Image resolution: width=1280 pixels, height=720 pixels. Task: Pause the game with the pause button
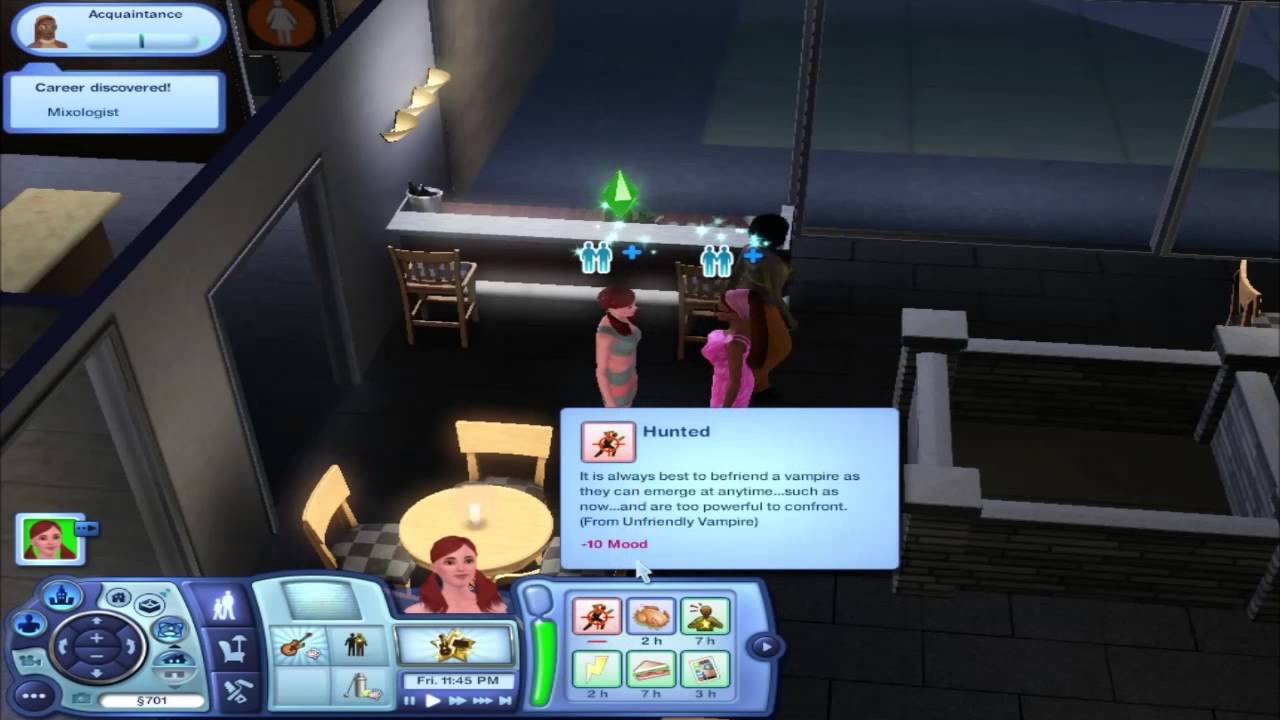pyautogui.click(x=410, y=700)
